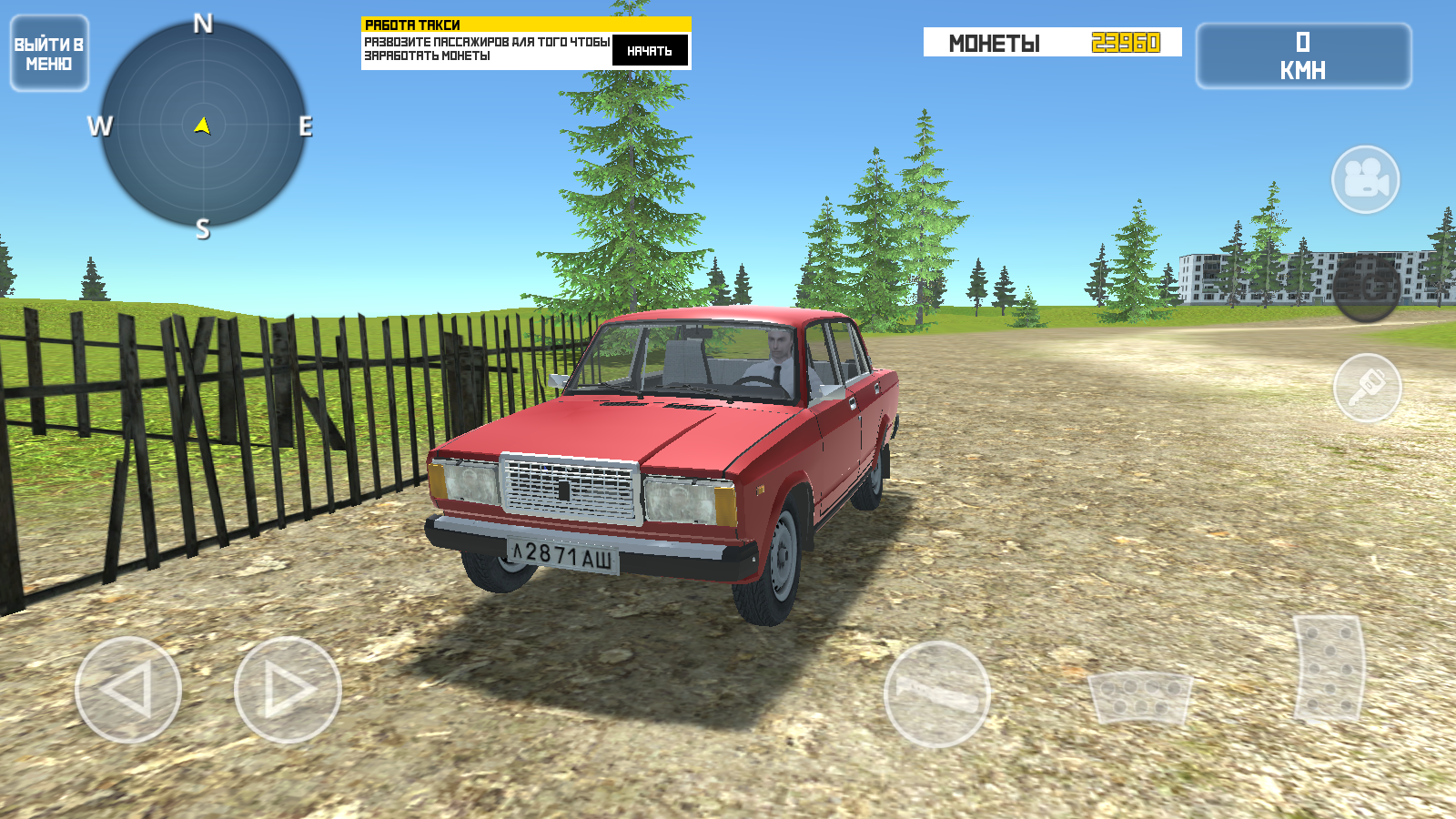Tap the coin amount 23960
The height and width of the screenshot is (819, 1456).
click(x=1126, y=40)
